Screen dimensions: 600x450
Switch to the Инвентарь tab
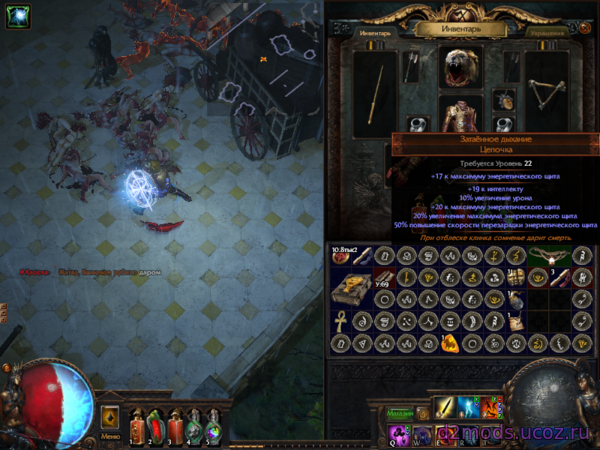tap(371, 31)
